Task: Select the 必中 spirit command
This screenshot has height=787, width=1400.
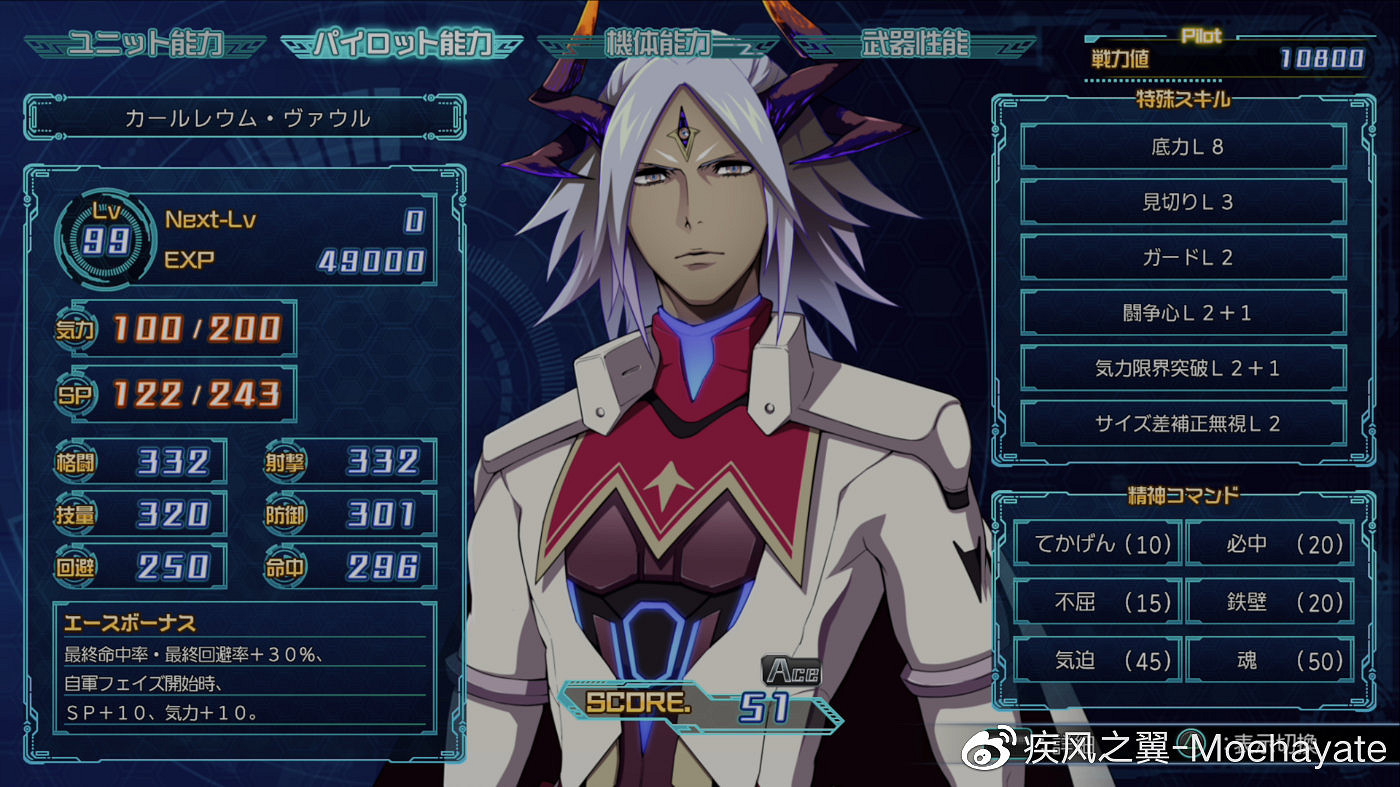Action: (x=1270, y=545)
